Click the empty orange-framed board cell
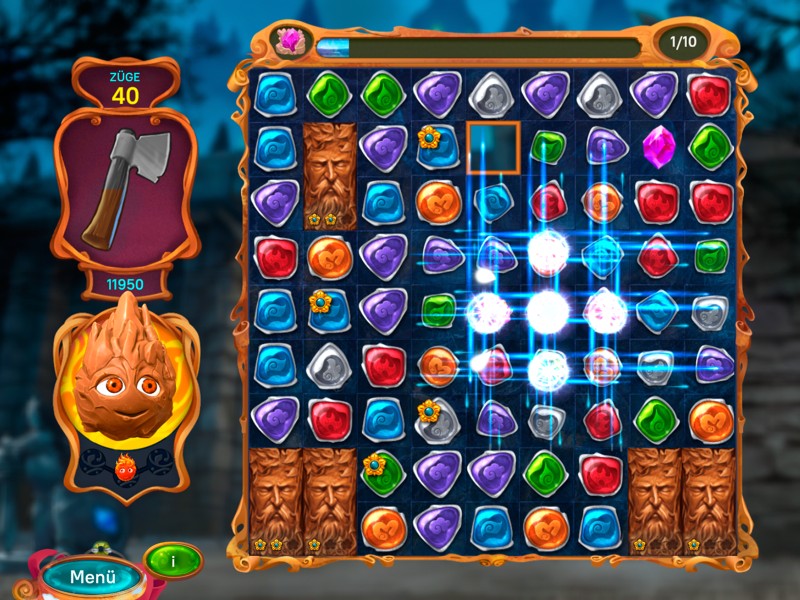800x600 pixels. (x=492, y=147)
